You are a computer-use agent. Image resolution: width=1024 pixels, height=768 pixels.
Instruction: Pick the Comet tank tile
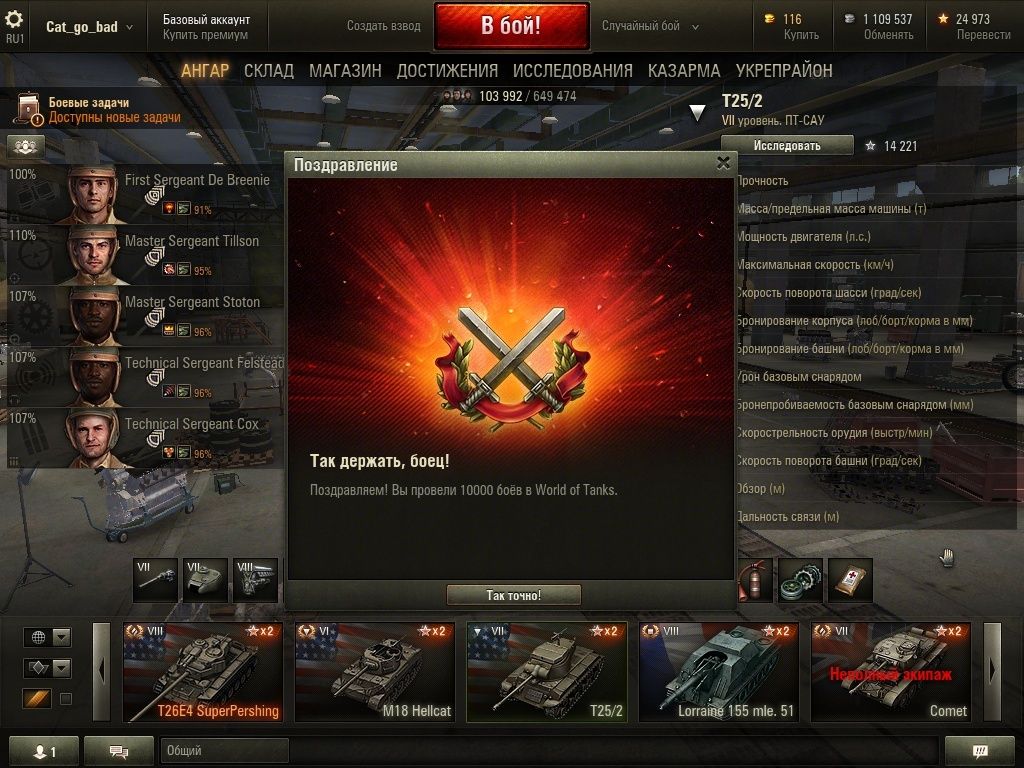pos(890,672)
